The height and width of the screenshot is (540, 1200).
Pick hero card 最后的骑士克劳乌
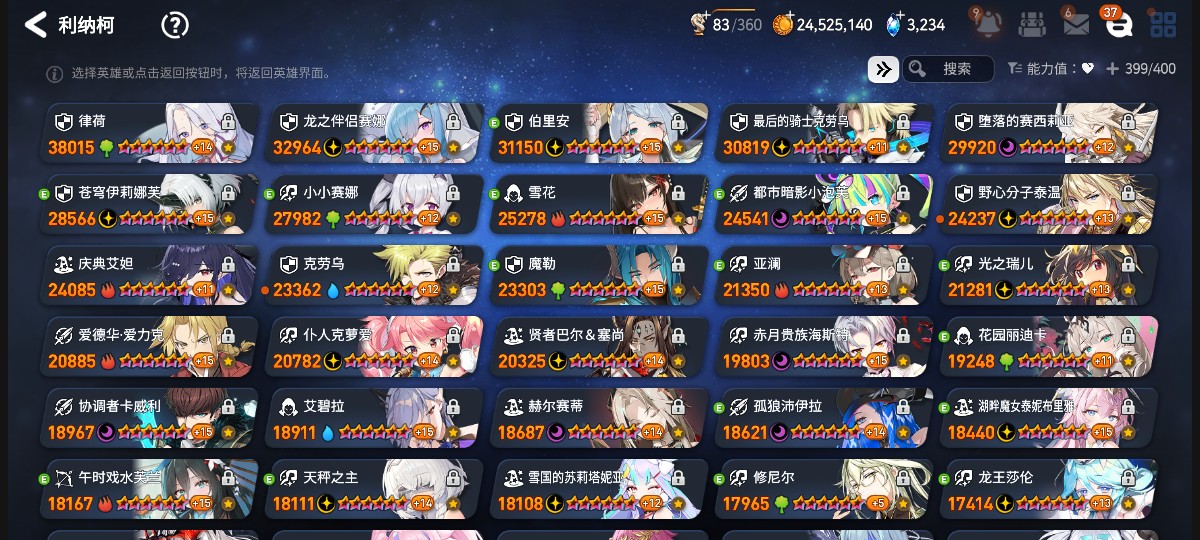[x=826, y=133]
